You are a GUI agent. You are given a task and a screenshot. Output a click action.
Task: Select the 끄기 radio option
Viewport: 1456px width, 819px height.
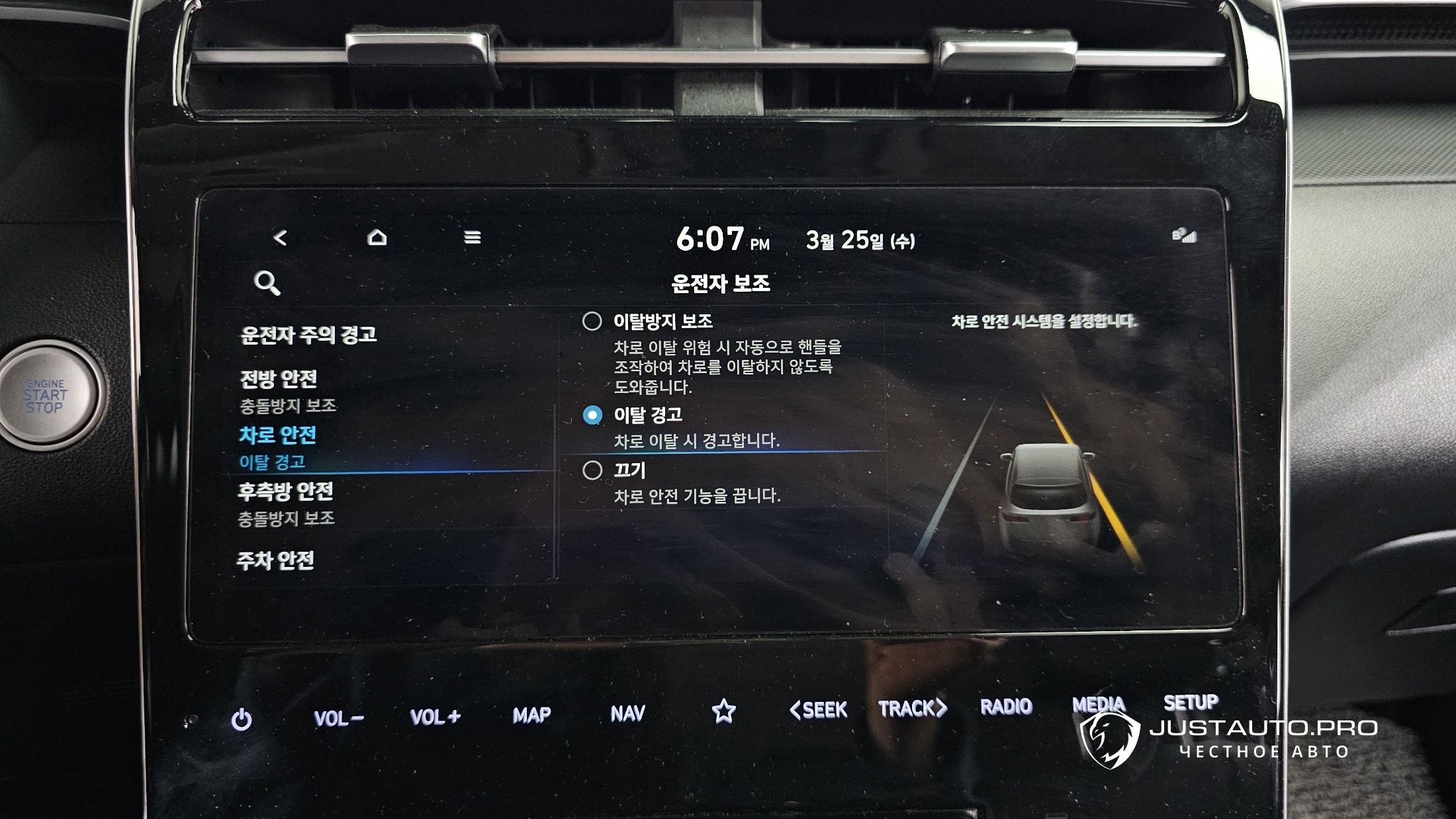coord(592,470)
